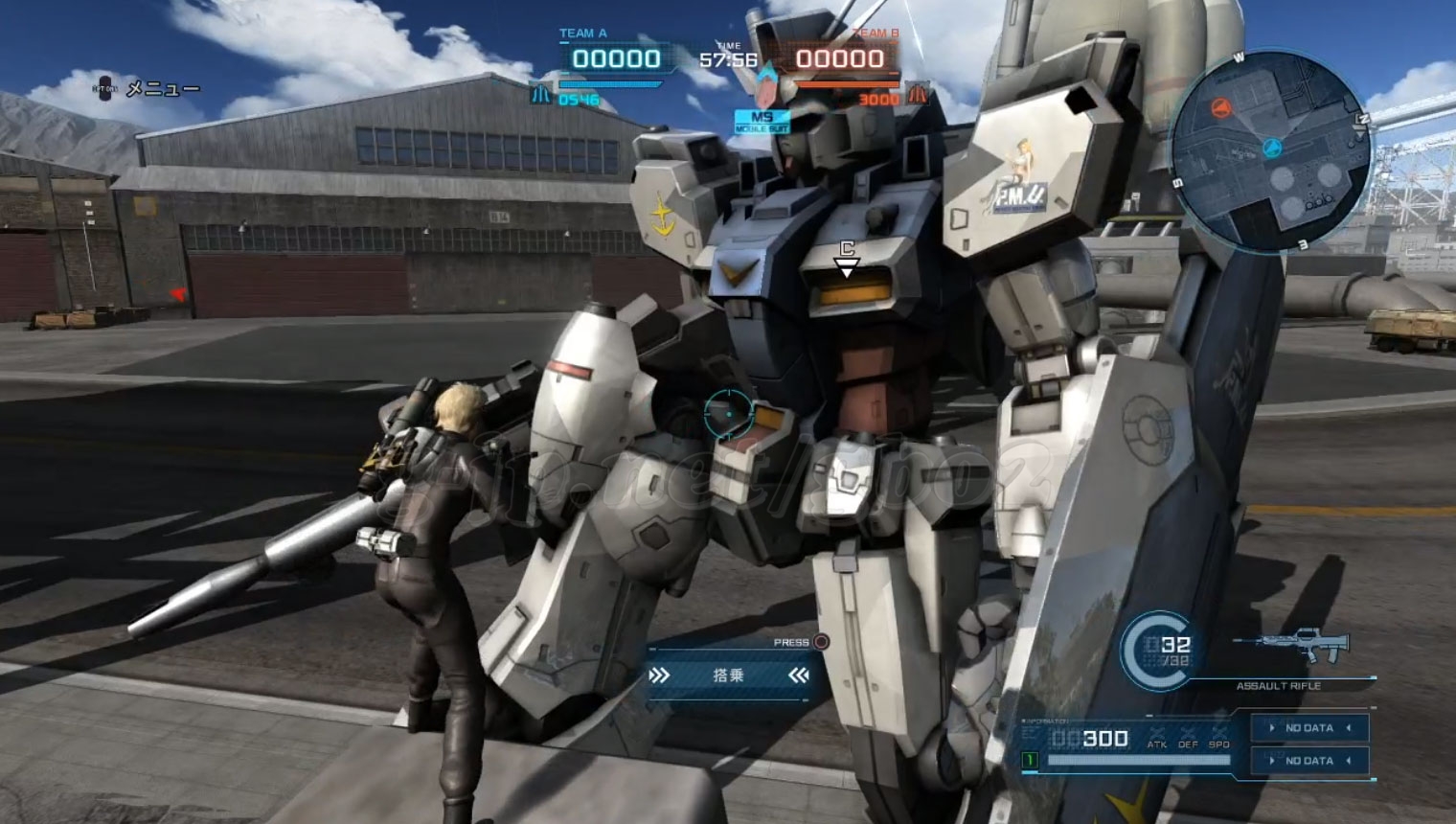The width and height of the screenshot is (1456, 824).
Task: Click the MS Mobile Suit marker icon
Action: (762, 122)
